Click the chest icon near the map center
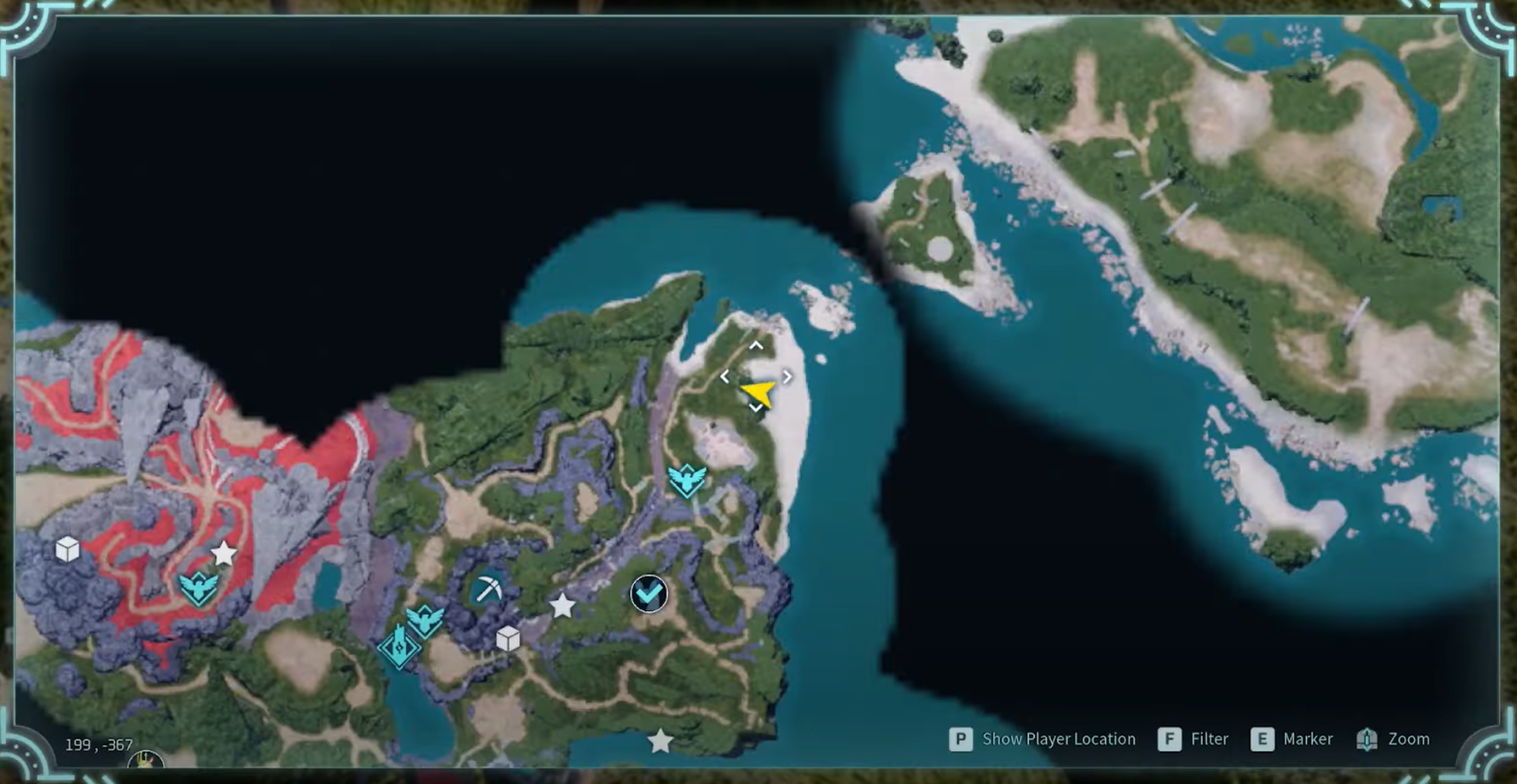Screen dimensions: 1517x784 tap(508, 640)
